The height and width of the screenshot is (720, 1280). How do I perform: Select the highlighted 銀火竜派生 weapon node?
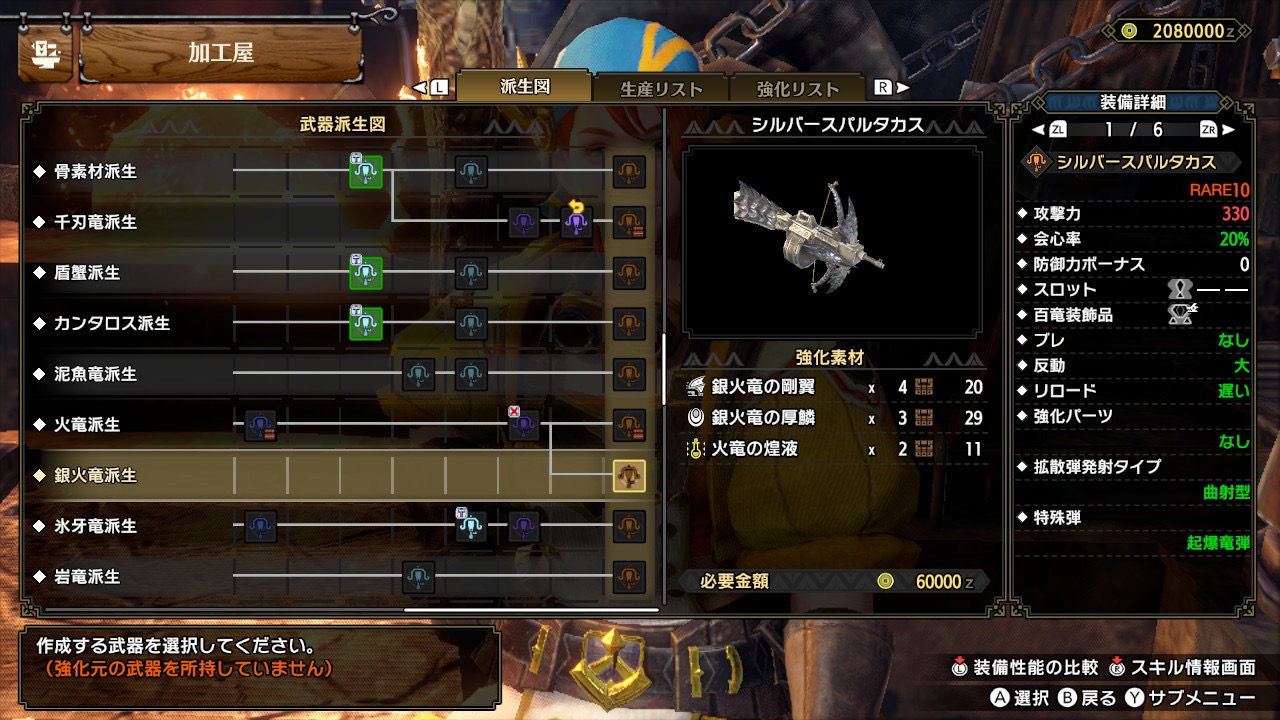pos(629,476)
